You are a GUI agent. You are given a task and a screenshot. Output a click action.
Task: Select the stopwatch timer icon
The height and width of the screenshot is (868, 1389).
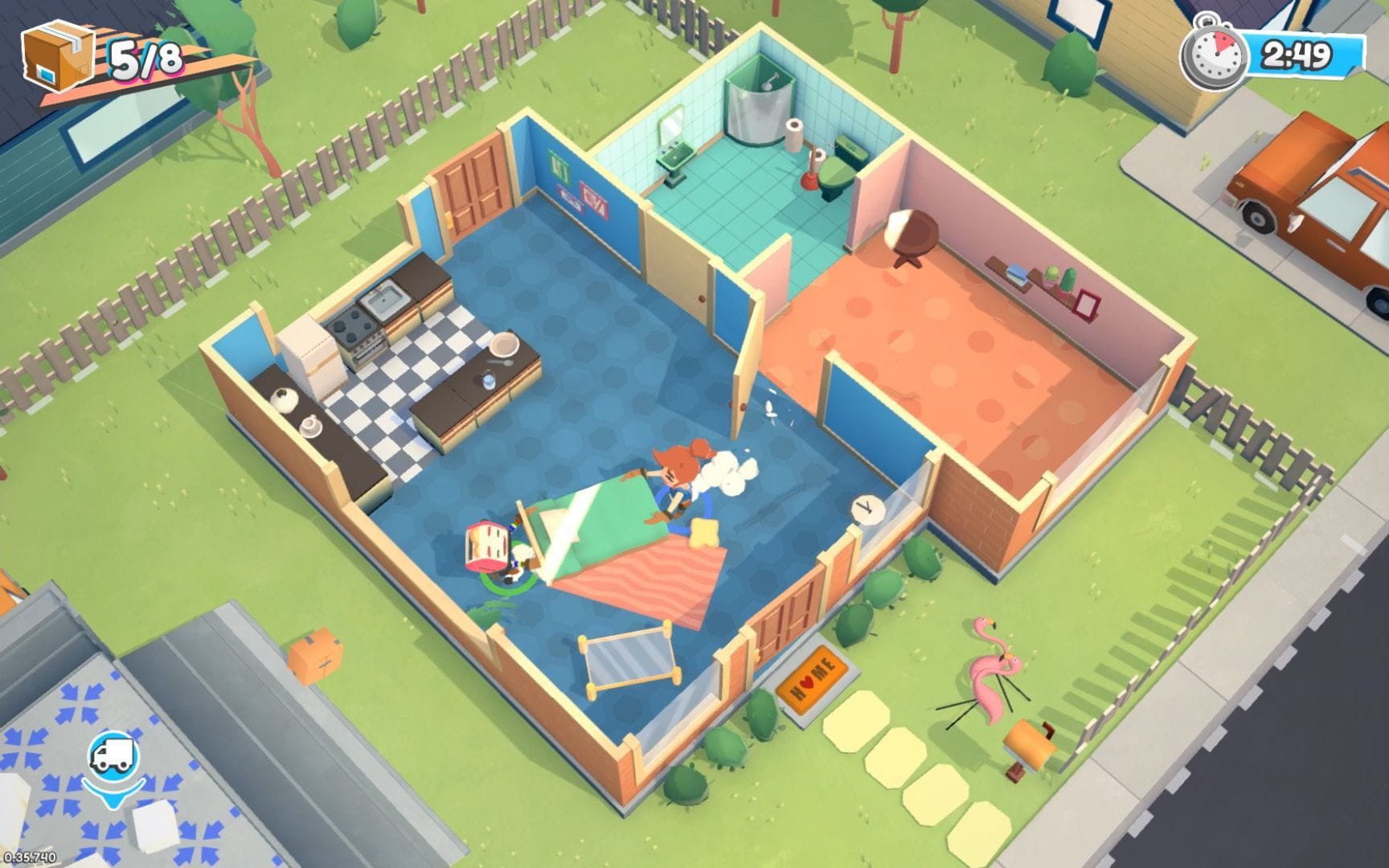[1214, 55]
